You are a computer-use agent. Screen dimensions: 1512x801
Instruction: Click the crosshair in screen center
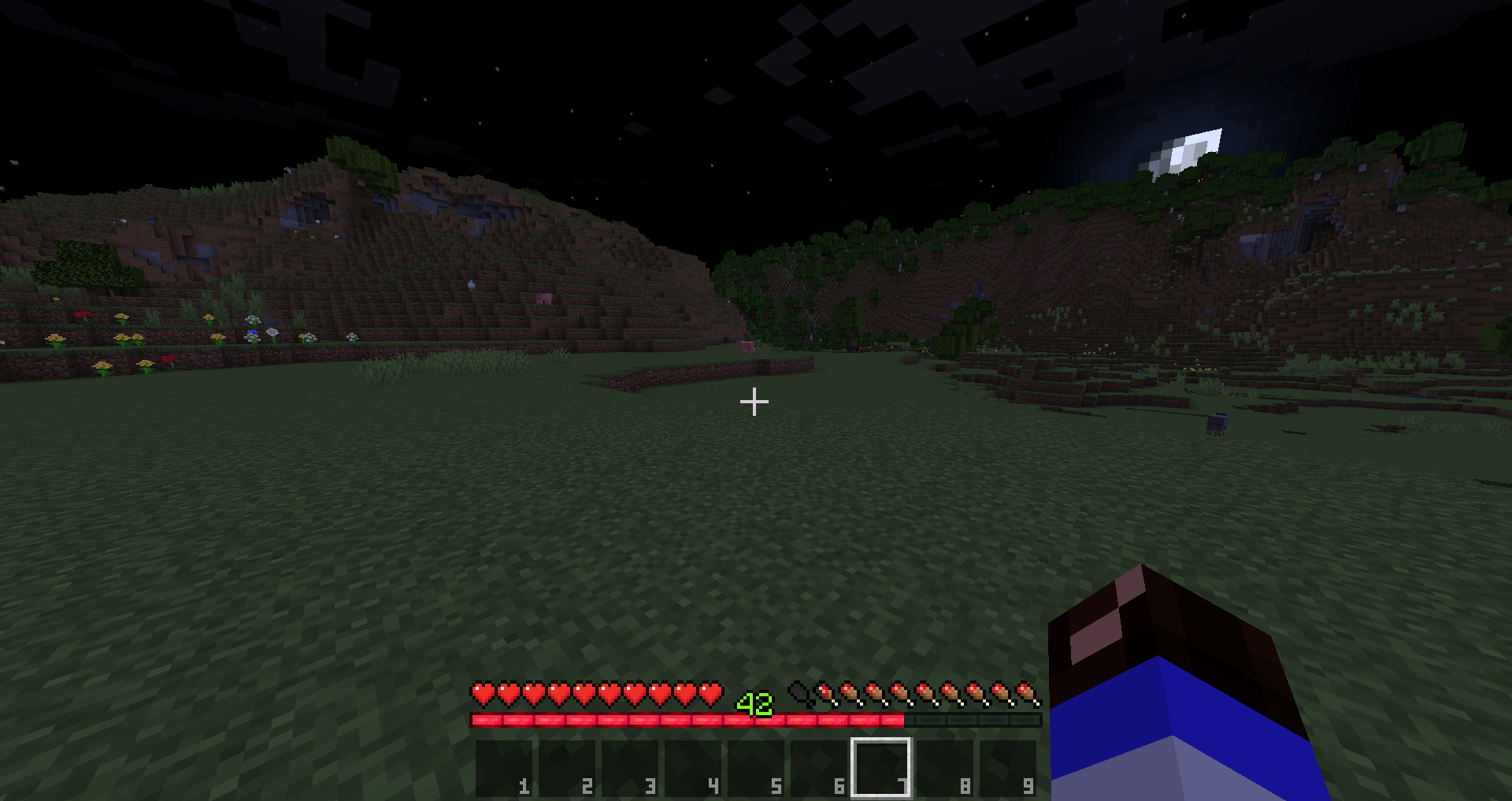[754, 402]
